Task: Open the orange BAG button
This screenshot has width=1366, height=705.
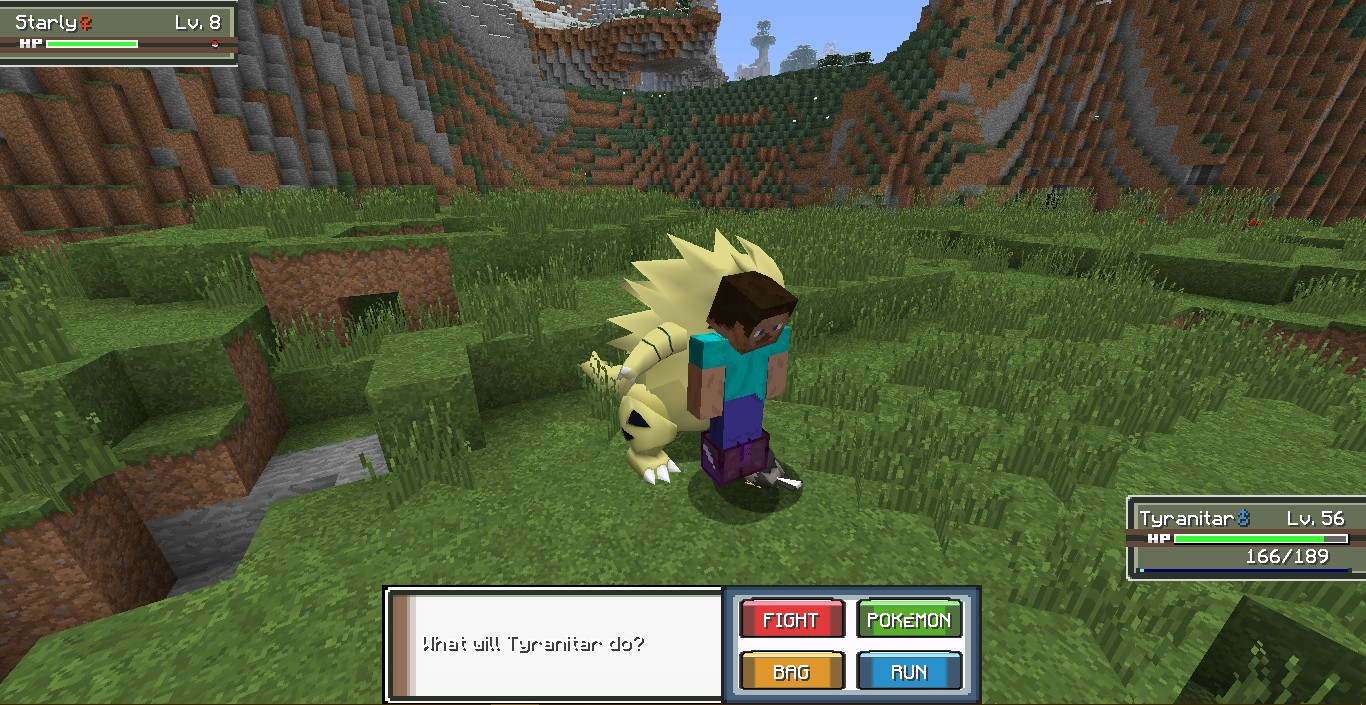Action: click(791, 672)
